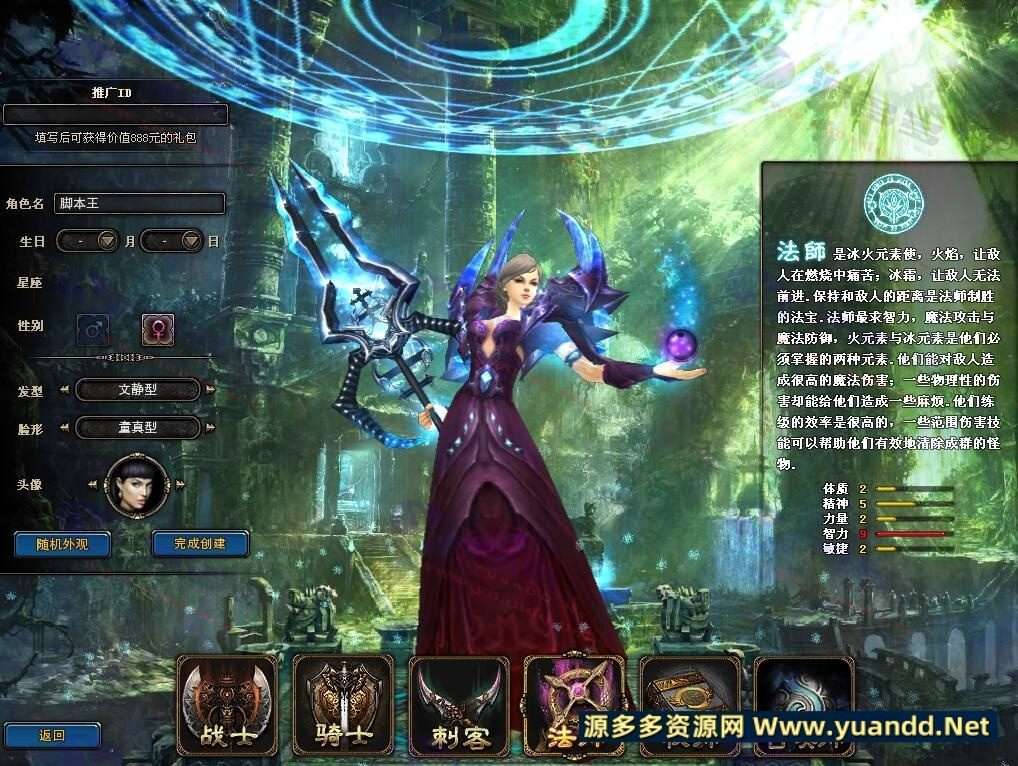Choose the class tile showing a spellbook
The width and height of the screenshot is (1018, 766).
point(689,688)
